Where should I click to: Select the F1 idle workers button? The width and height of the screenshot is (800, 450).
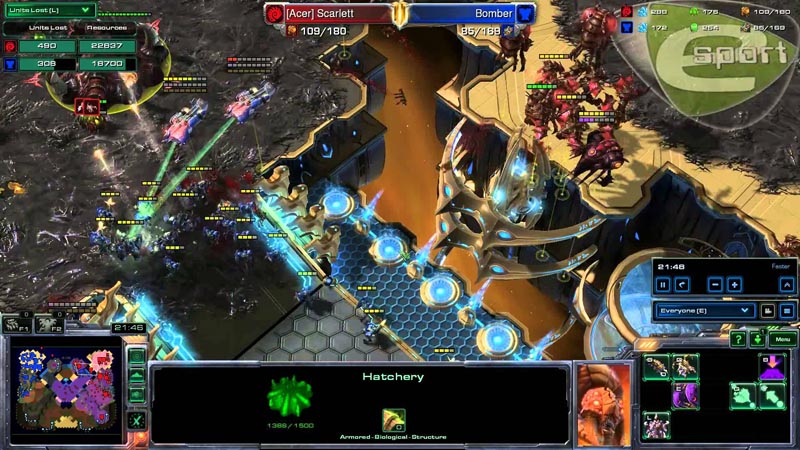coord(16,323)
